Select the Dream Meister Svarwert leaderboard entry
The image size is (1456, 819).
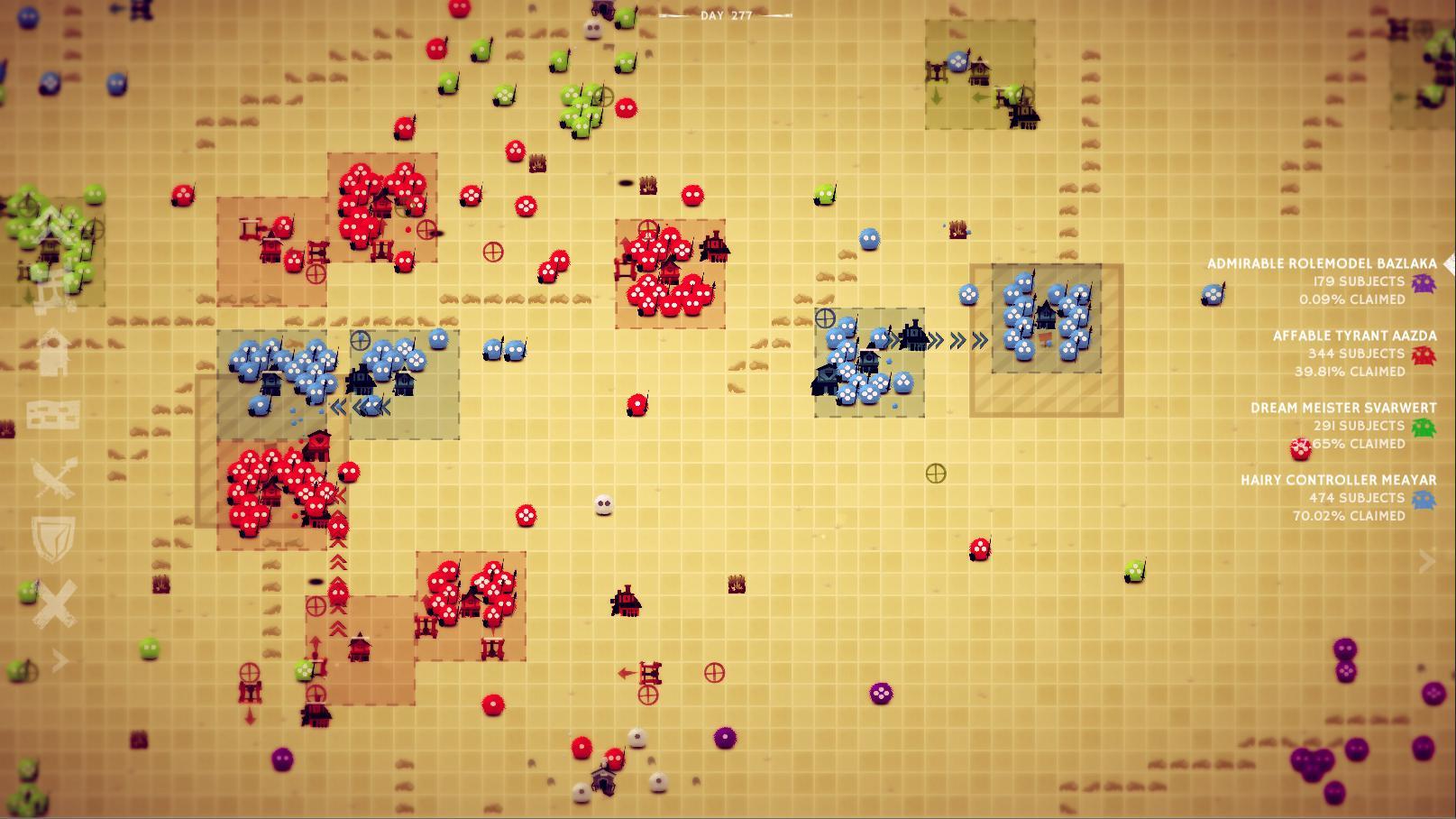[x=1343, y=407]
